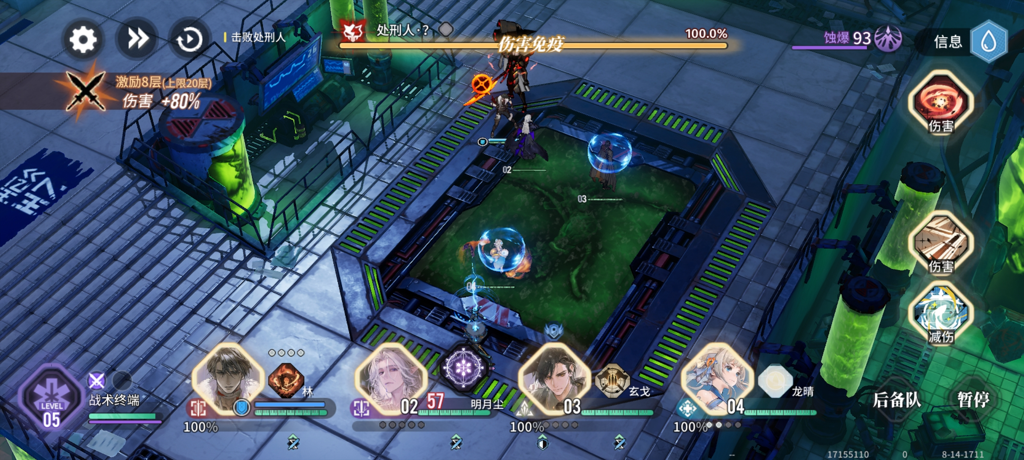This screenshot has width=1024, height=460.
Task: Select character portrait 龙晴
Action: tap(716, 379)
